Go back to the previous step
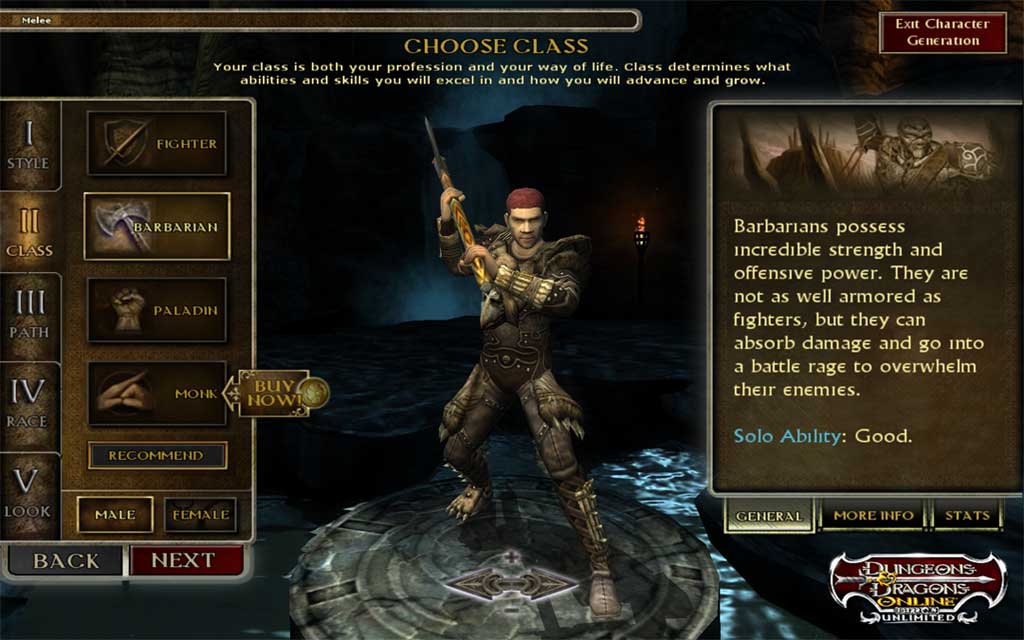 point(66,561)
